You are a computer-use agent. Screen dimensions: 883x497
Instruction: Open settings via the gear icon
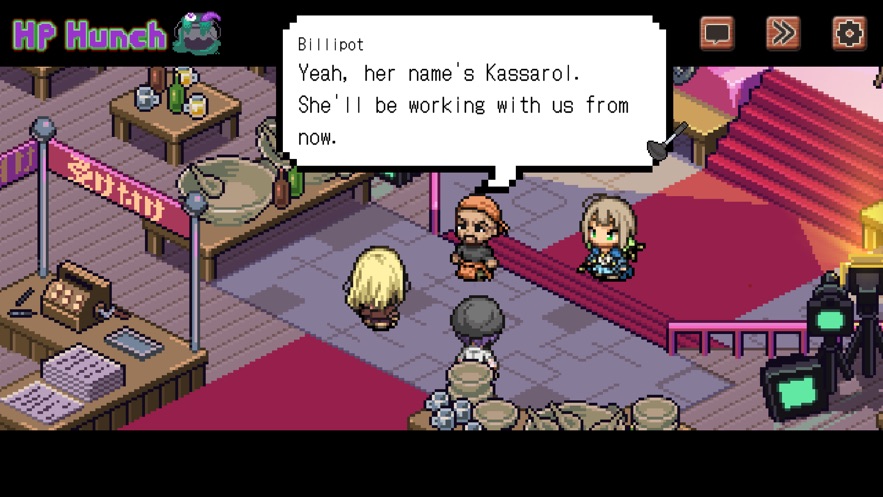[849, 34]
